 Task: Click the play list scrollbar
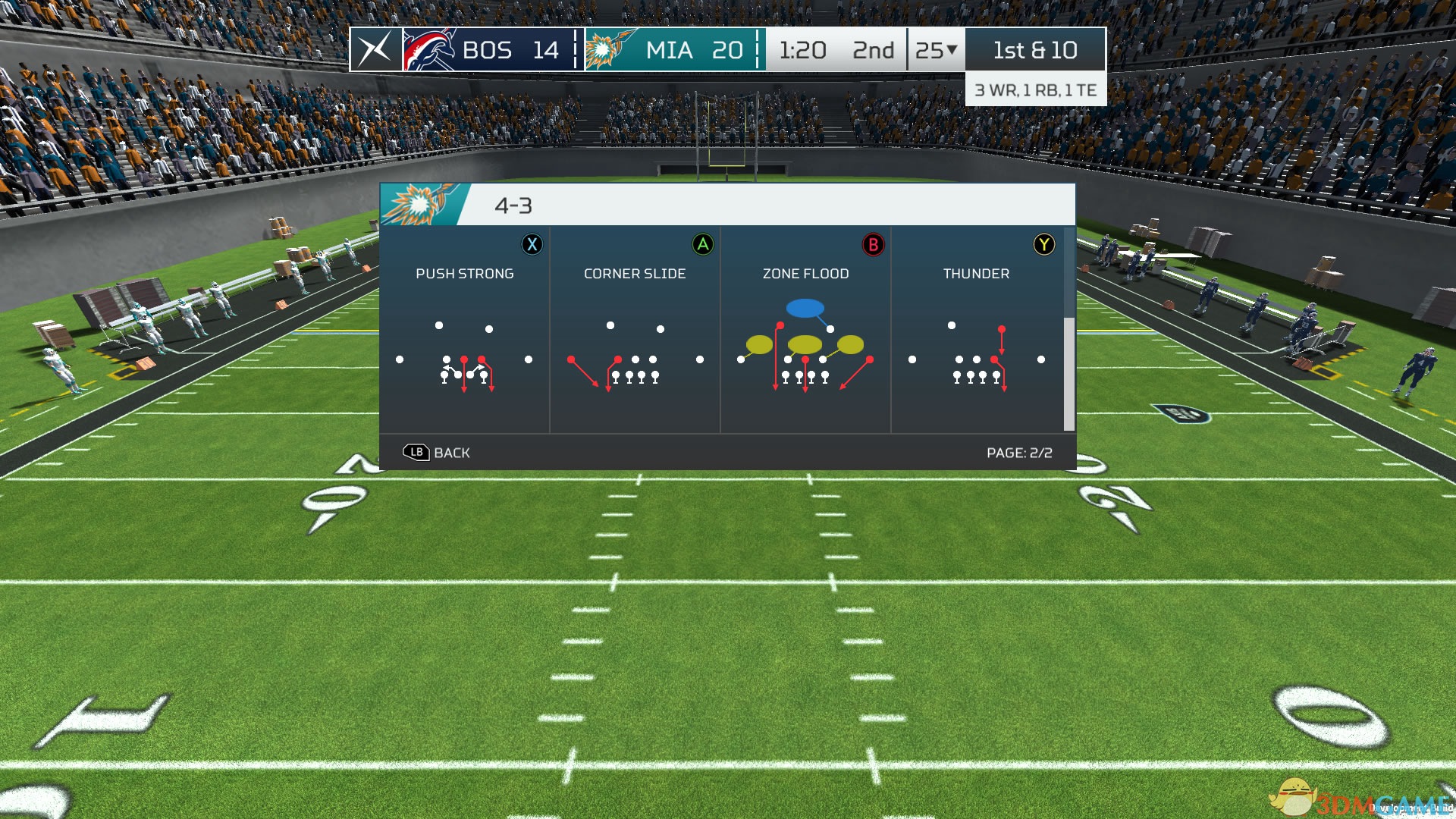click(x=1069, y=373)
